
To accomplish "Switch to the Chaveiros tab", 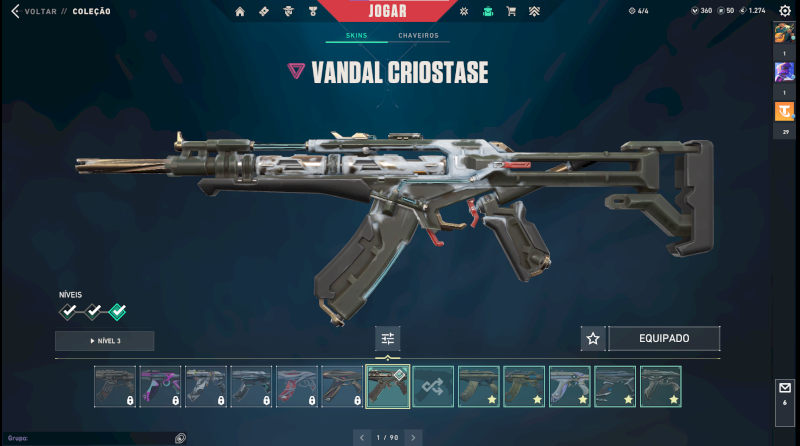I will 418,36.
